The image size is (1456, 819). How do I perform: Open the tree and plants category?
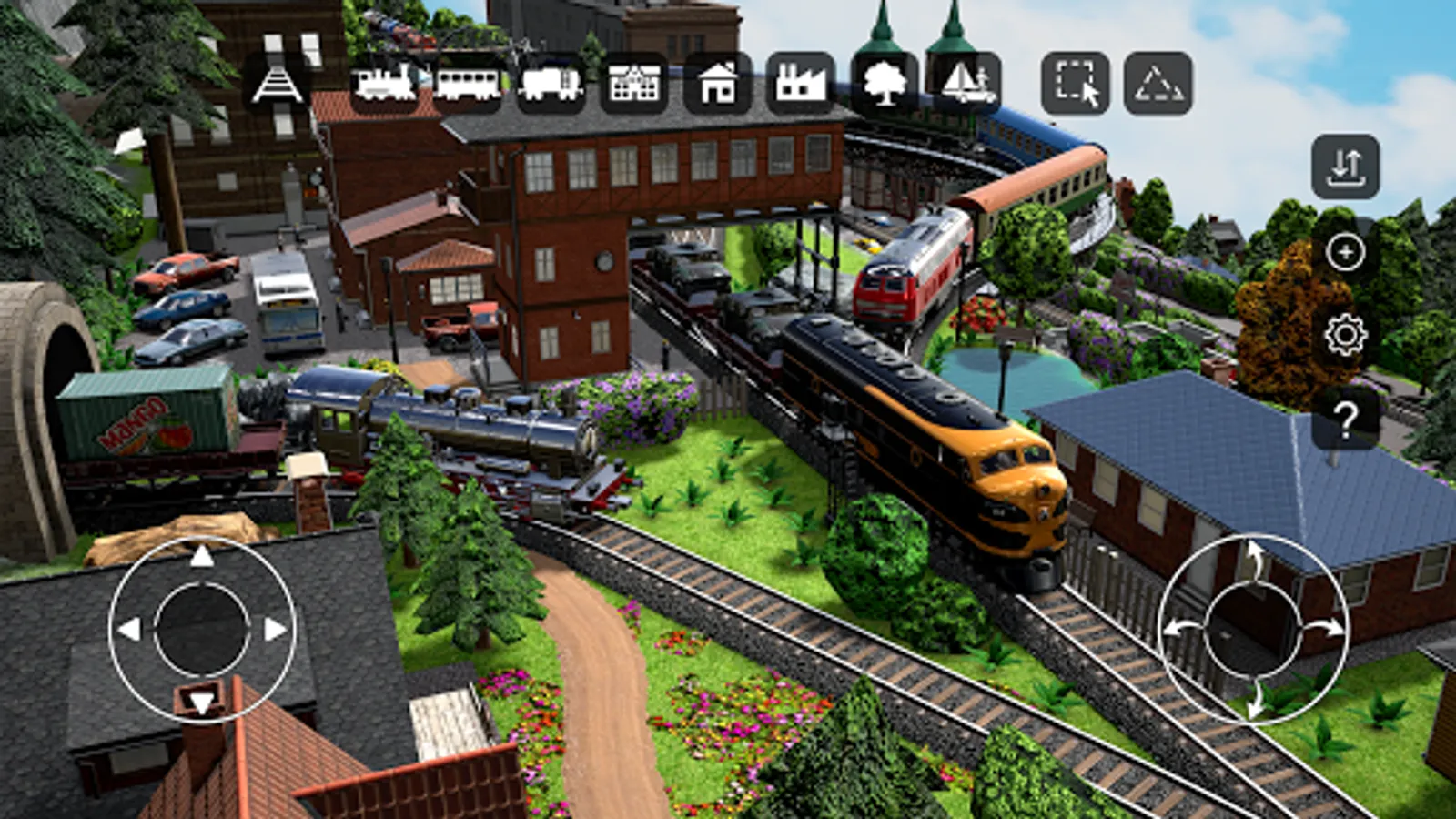885,84
